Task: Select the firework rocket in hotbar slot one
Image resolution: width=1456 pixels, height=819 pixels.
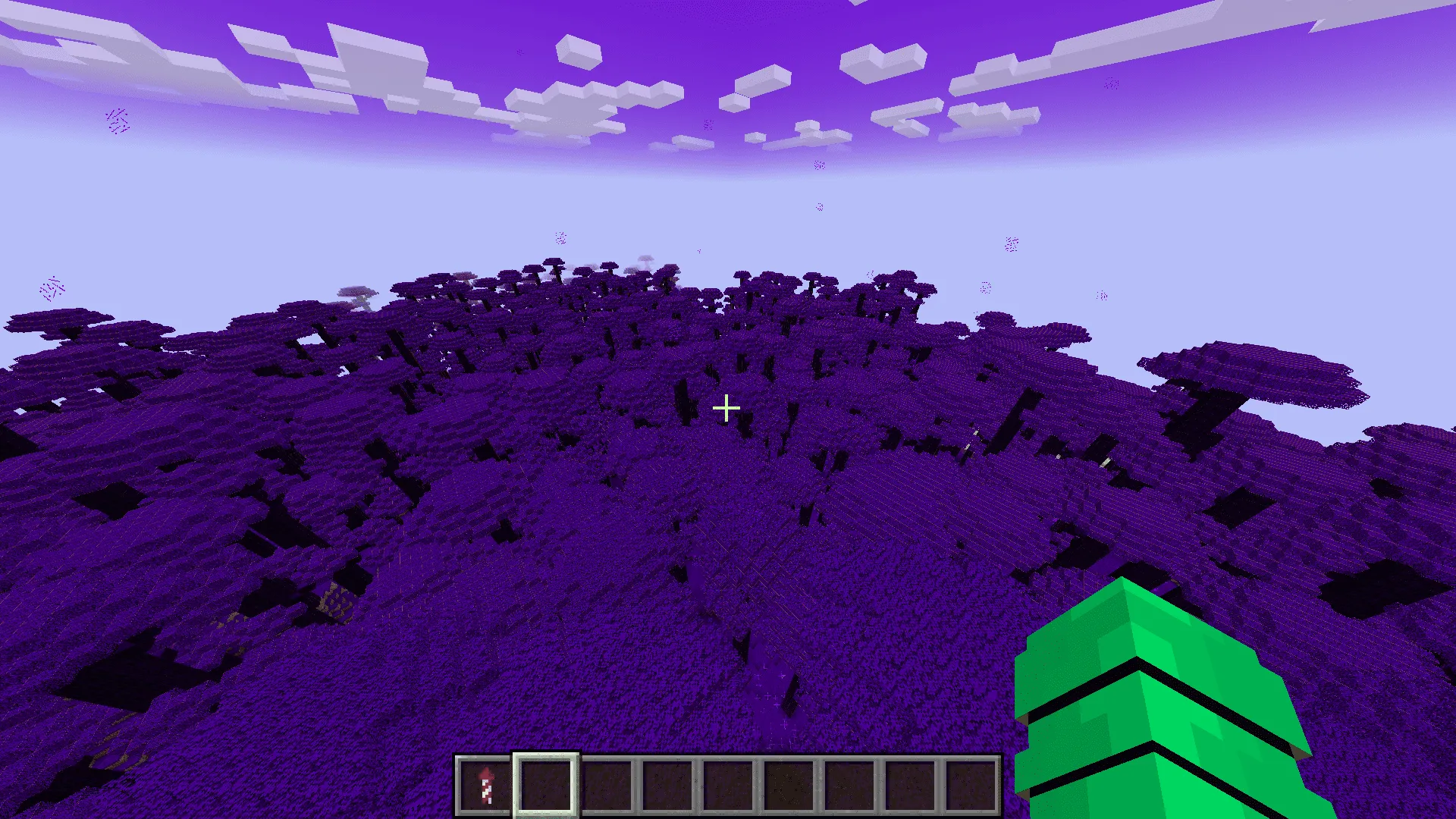Action: (484, 786)
